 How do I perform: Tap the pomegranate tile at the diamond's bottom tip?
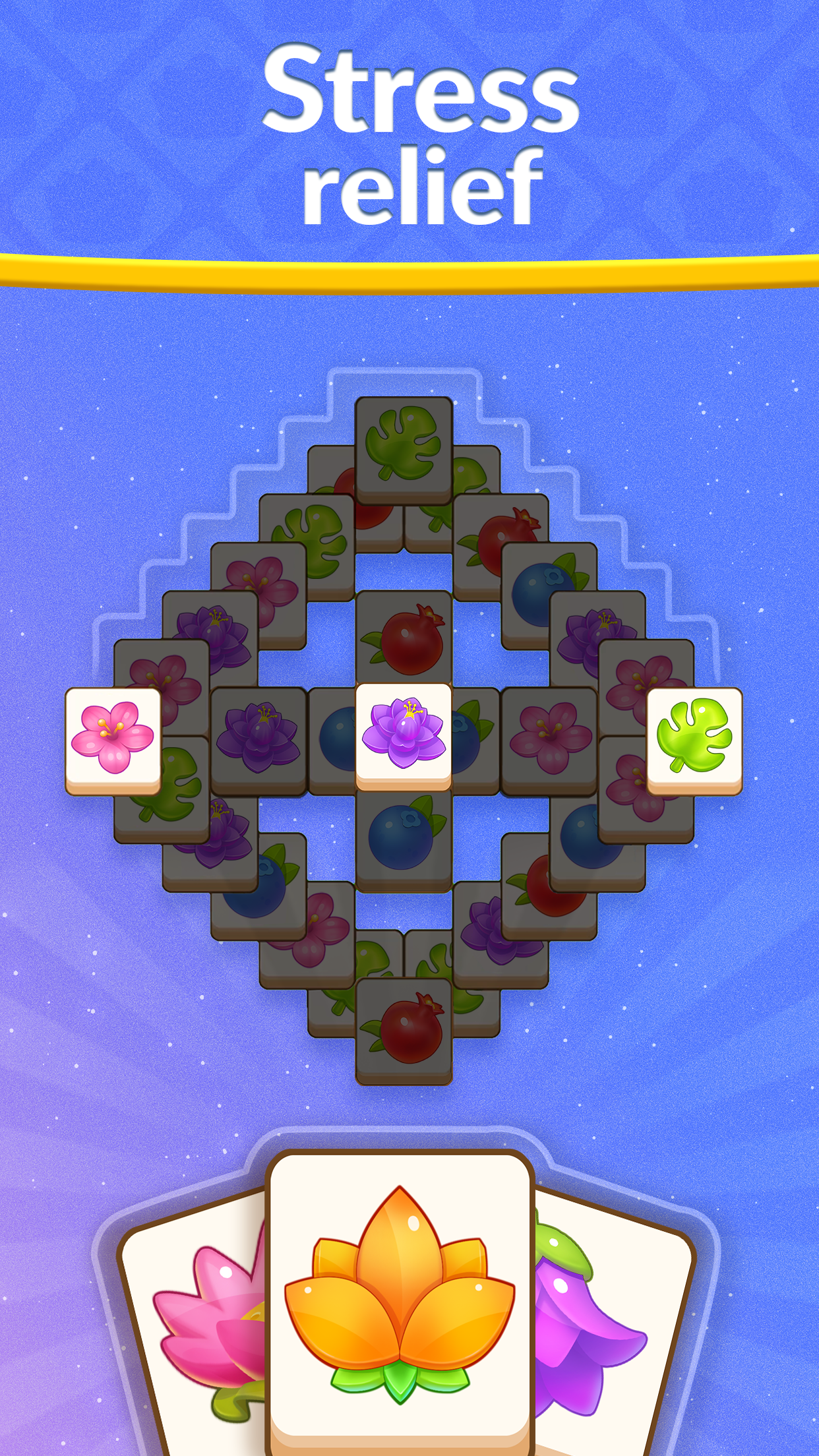pyautogui.click(x=404, y=1030)
